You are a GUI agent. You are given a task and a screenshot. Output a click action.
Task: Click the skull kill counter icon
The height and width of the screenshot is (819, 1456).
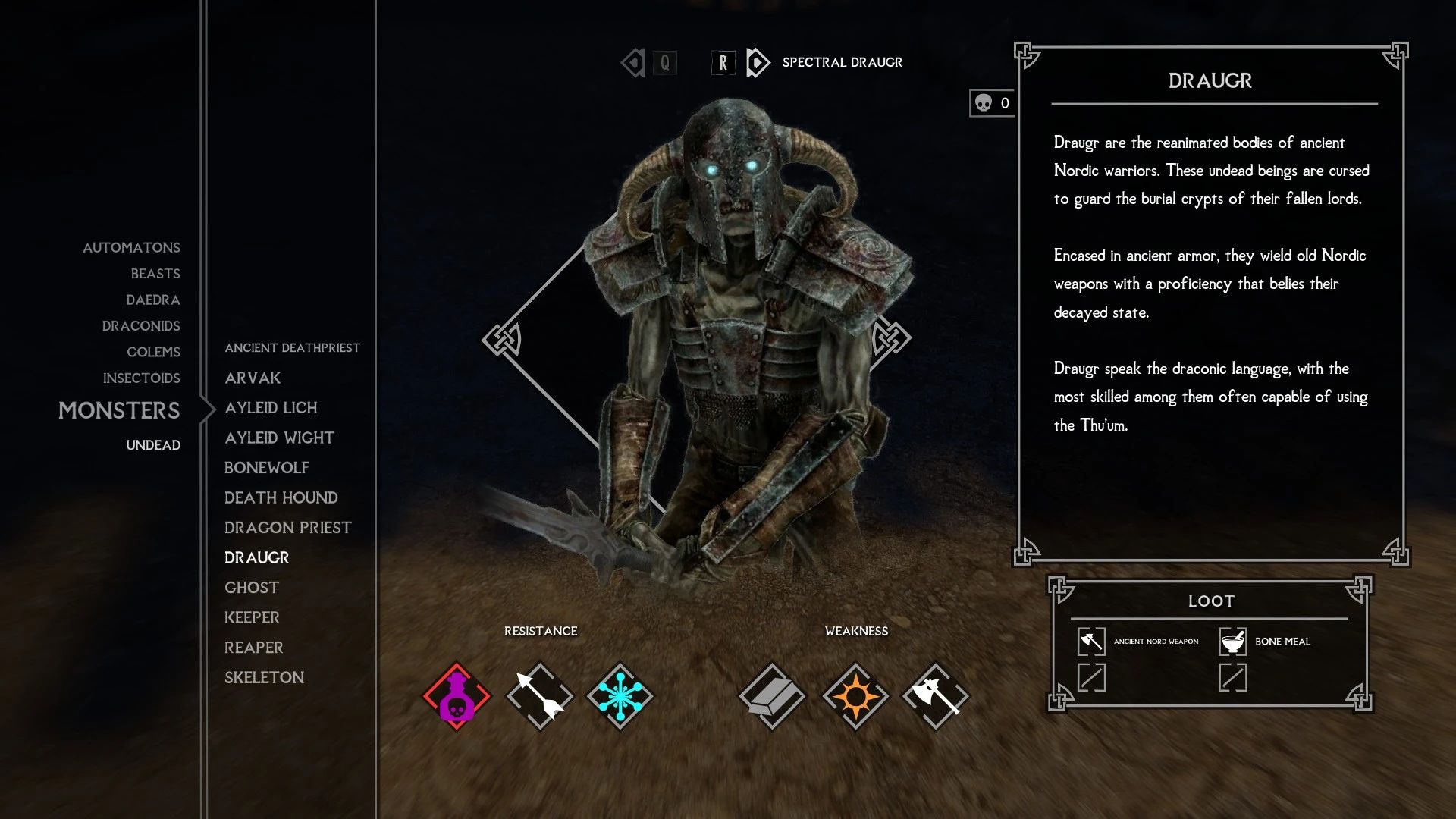[x=984, y=102]
